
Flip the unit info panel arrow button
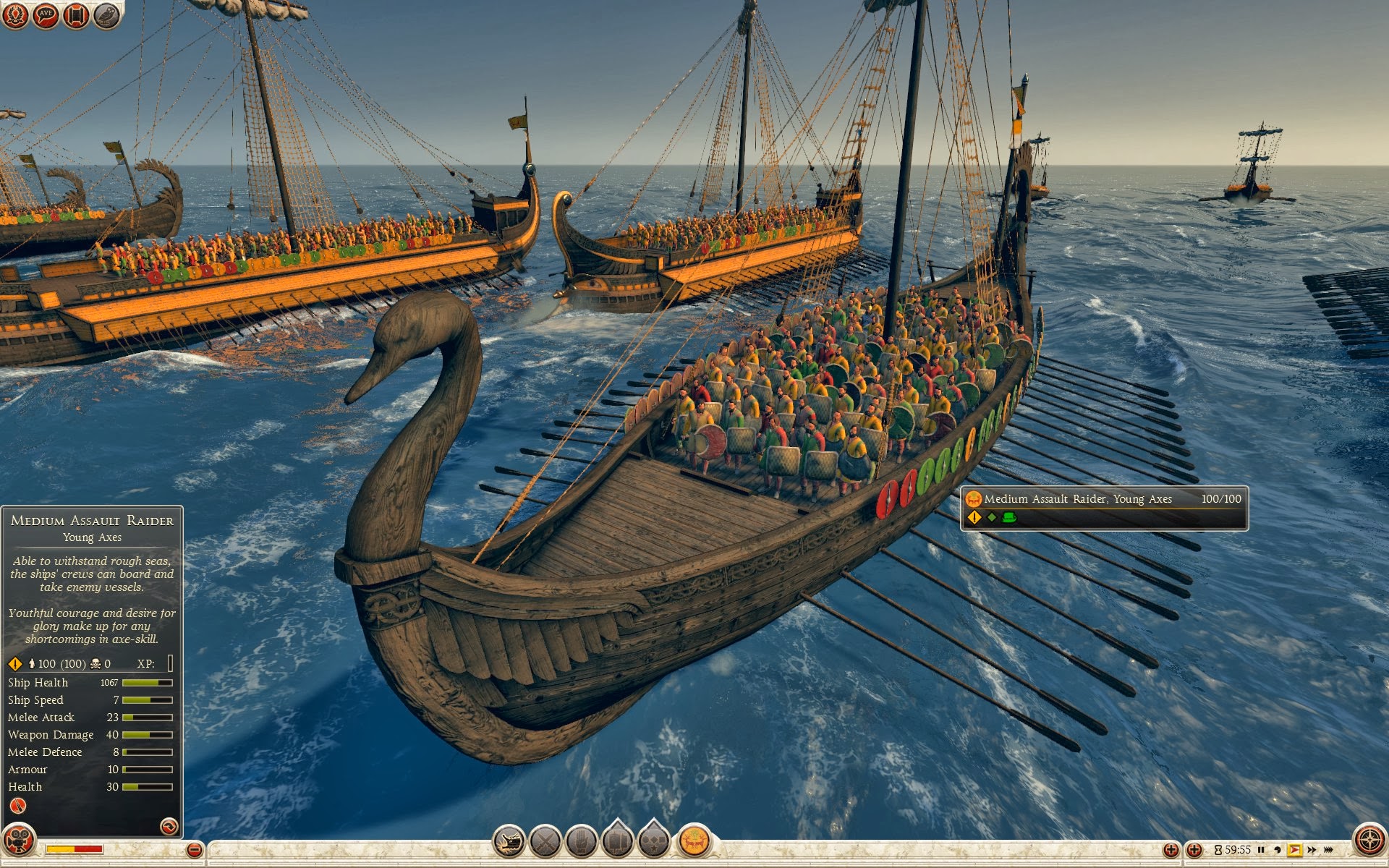click(x=169, y=826)
